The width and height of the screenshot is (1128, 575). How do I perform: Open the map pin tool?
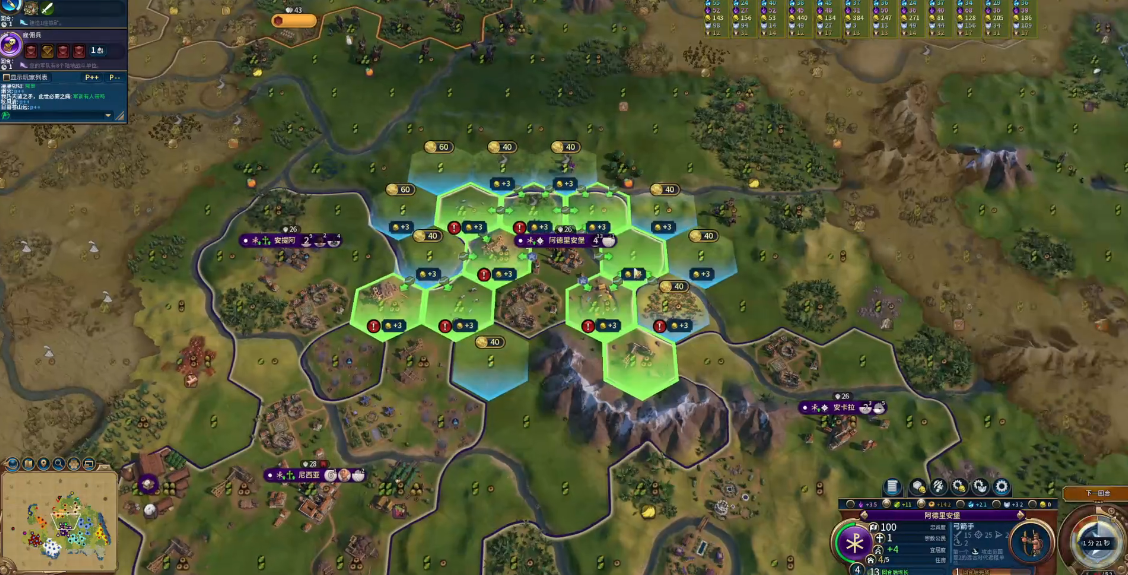[x=44, y=464]
